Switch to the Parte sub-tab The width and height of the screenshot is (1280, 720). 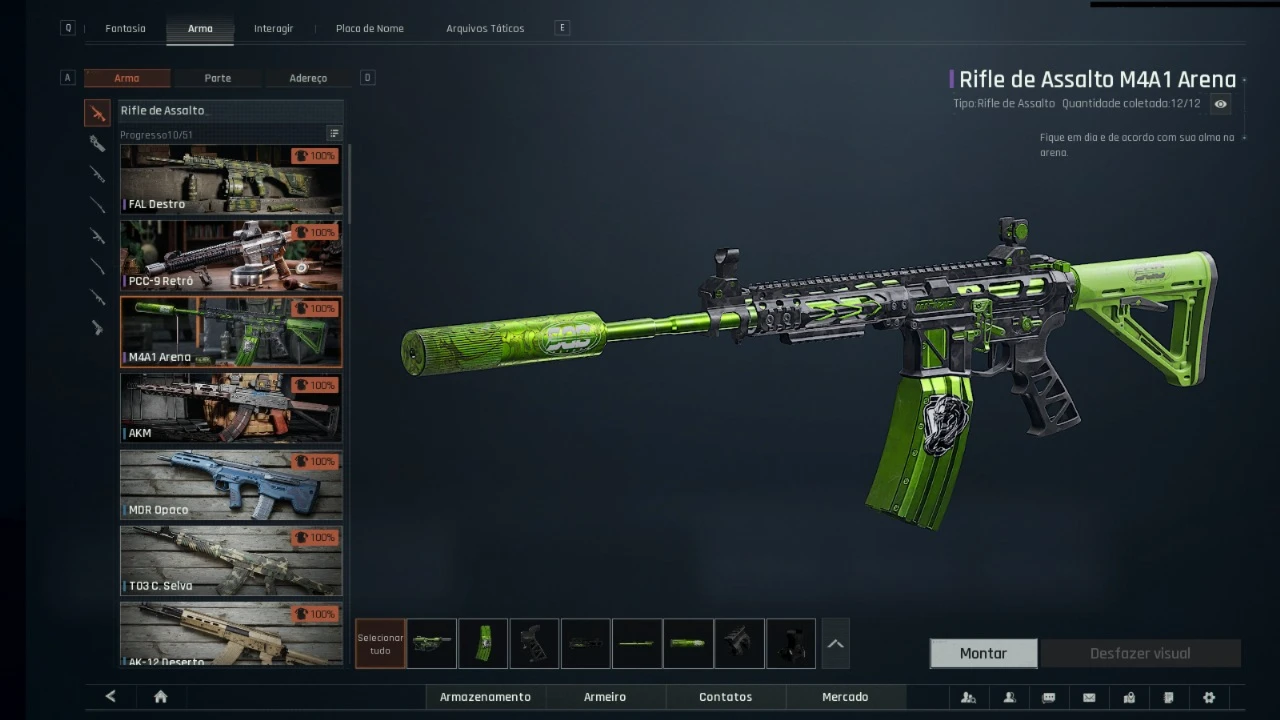coord(217,78)
